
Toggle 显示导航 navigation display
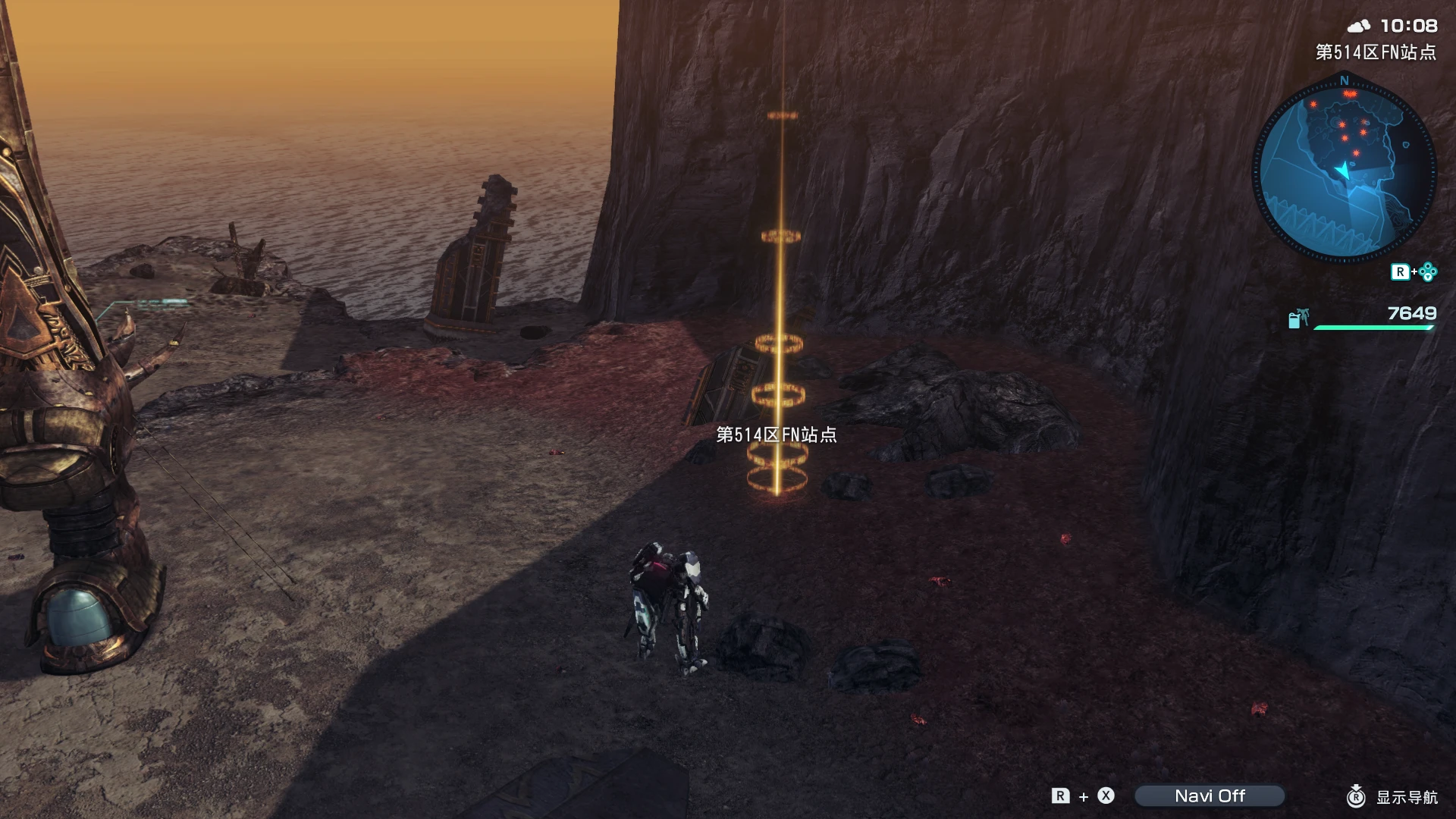click(x=1407, y=795)
